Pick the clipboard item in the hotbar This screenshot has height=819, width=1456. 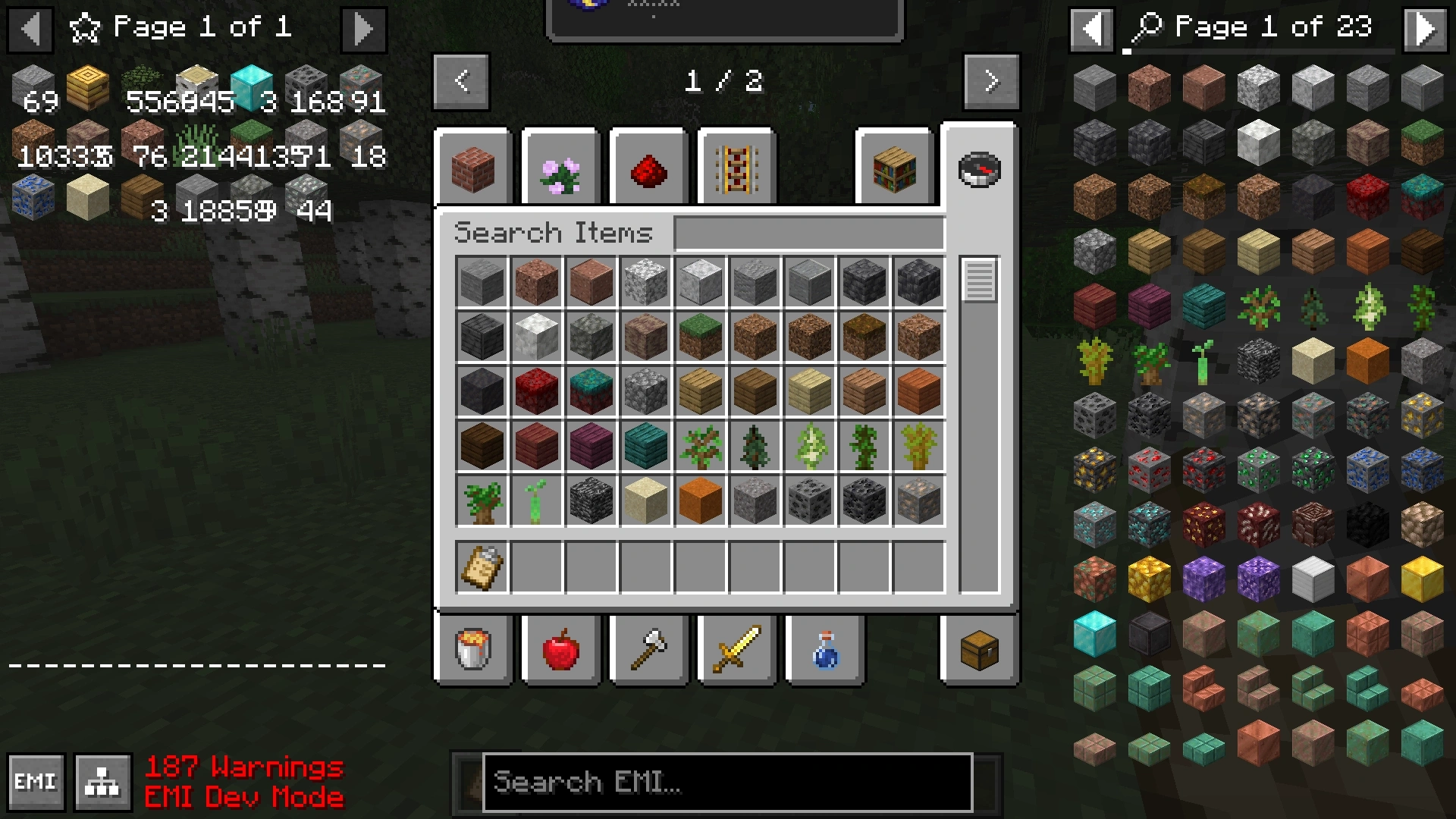(482, 566)
